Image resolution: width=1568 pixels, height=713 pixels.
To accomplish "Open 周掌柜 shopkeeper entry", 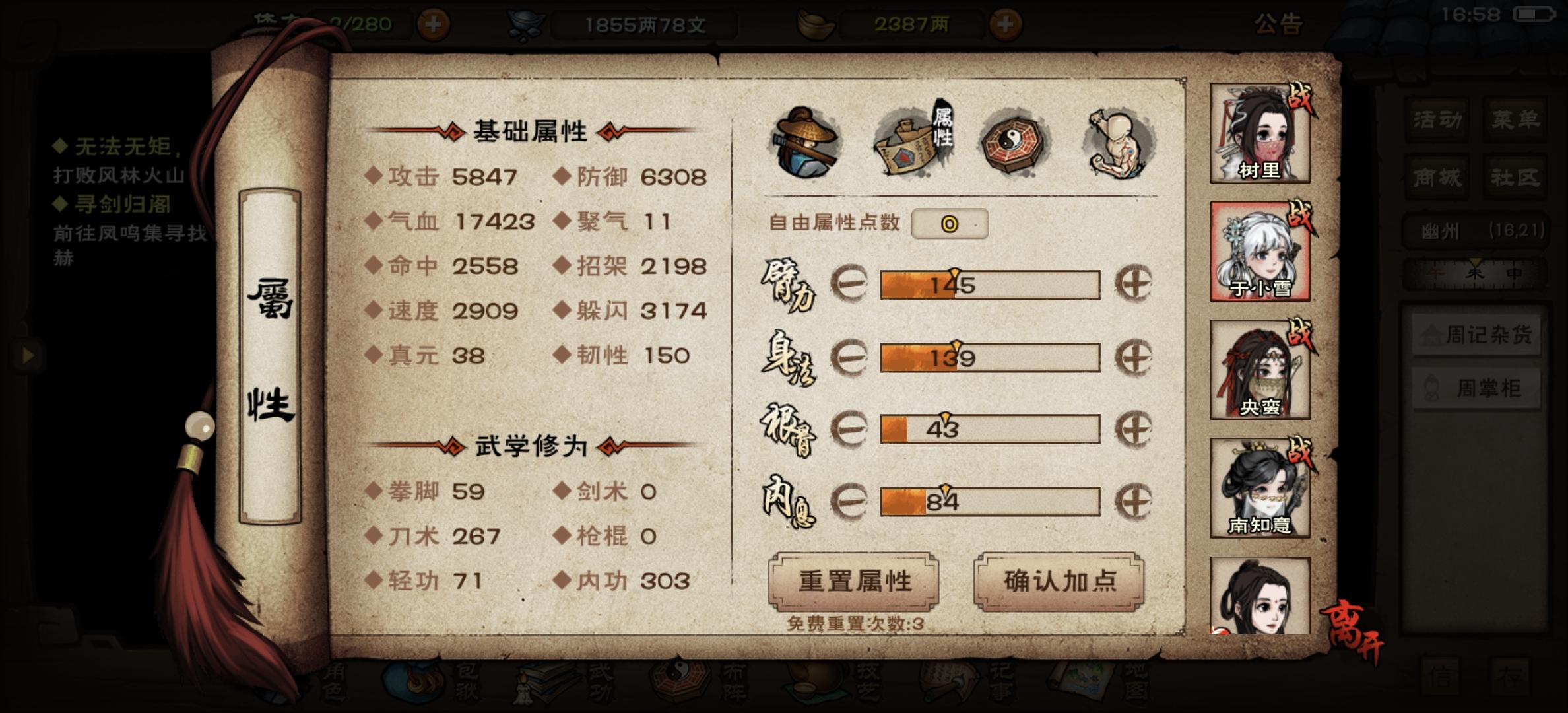I will point(1478,389).
